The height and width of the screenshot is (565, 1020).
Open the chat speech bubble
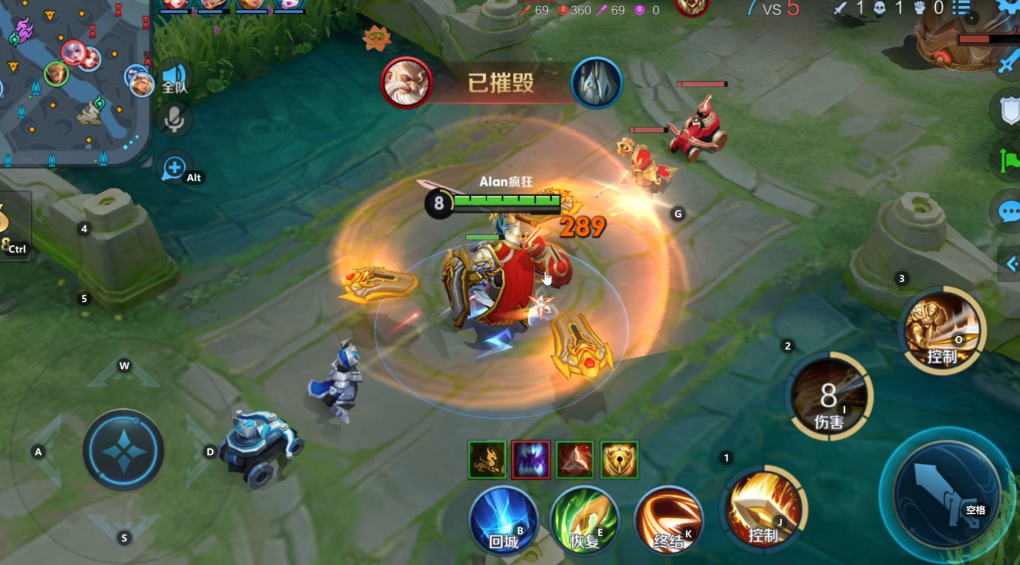1008,212
